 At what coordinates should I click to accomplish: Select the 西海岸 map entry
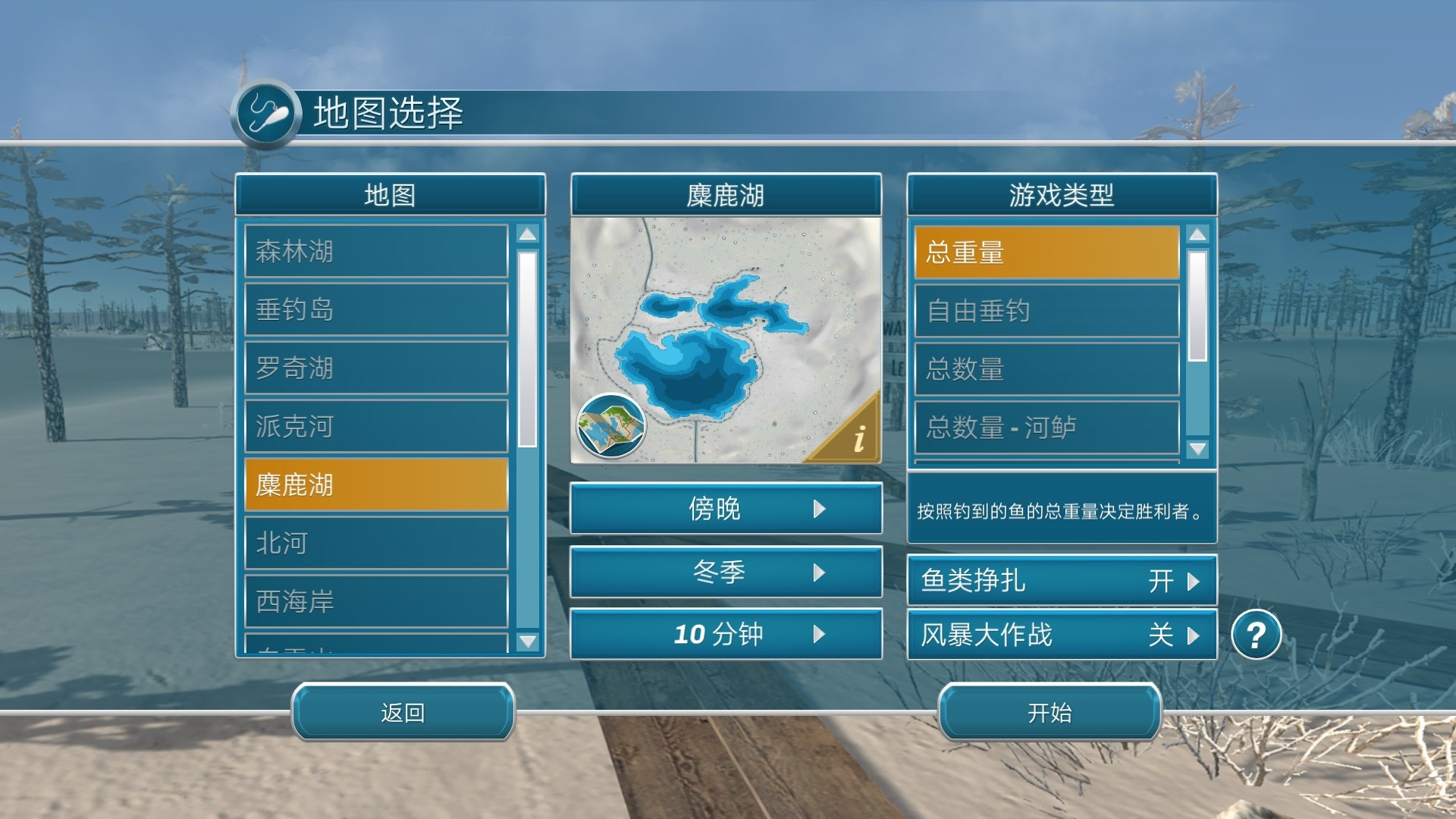pyautogui.click(x=376, y=601)
